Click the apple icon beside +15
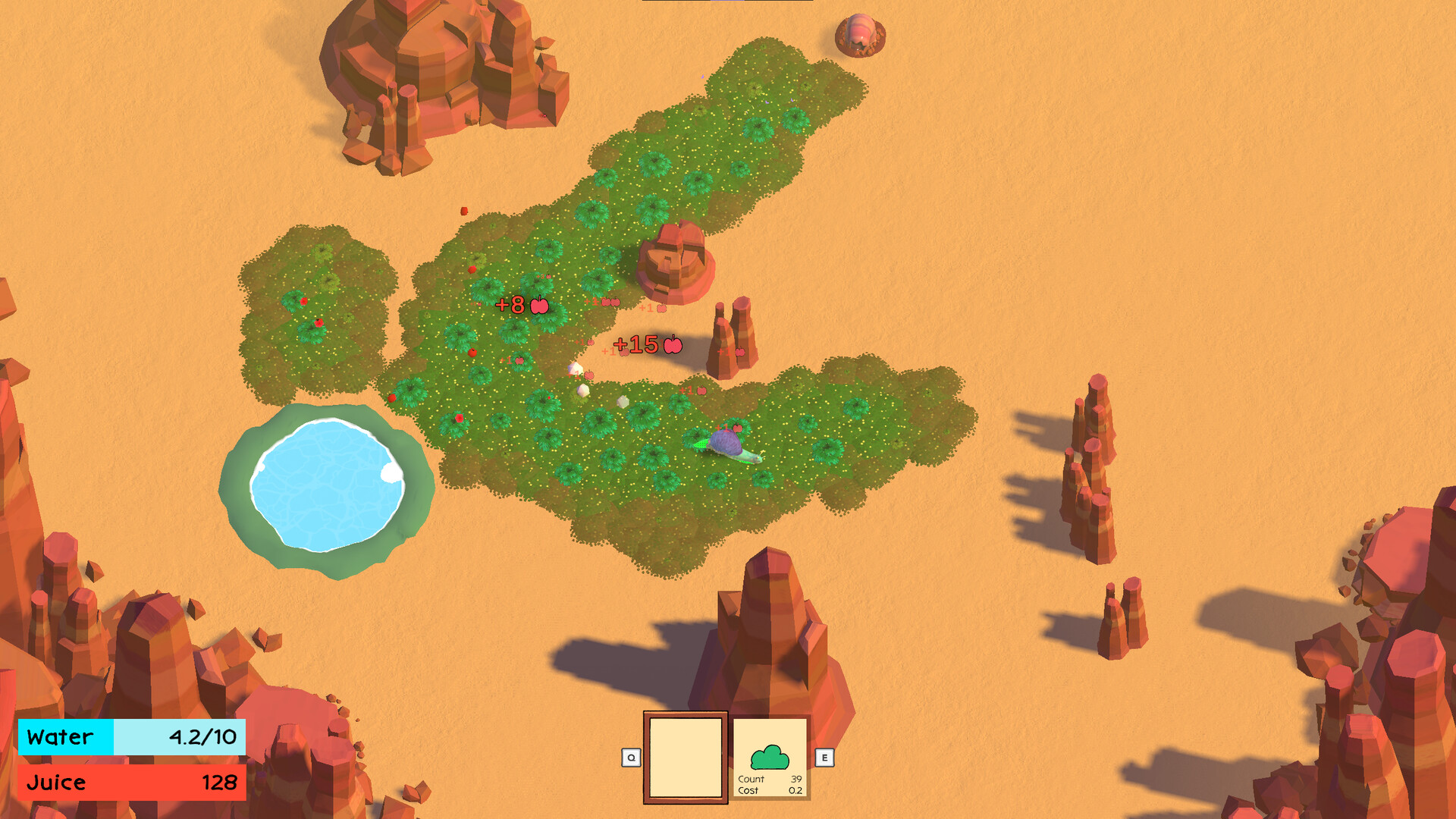1456x819 pixels. [x=673, y=346]
